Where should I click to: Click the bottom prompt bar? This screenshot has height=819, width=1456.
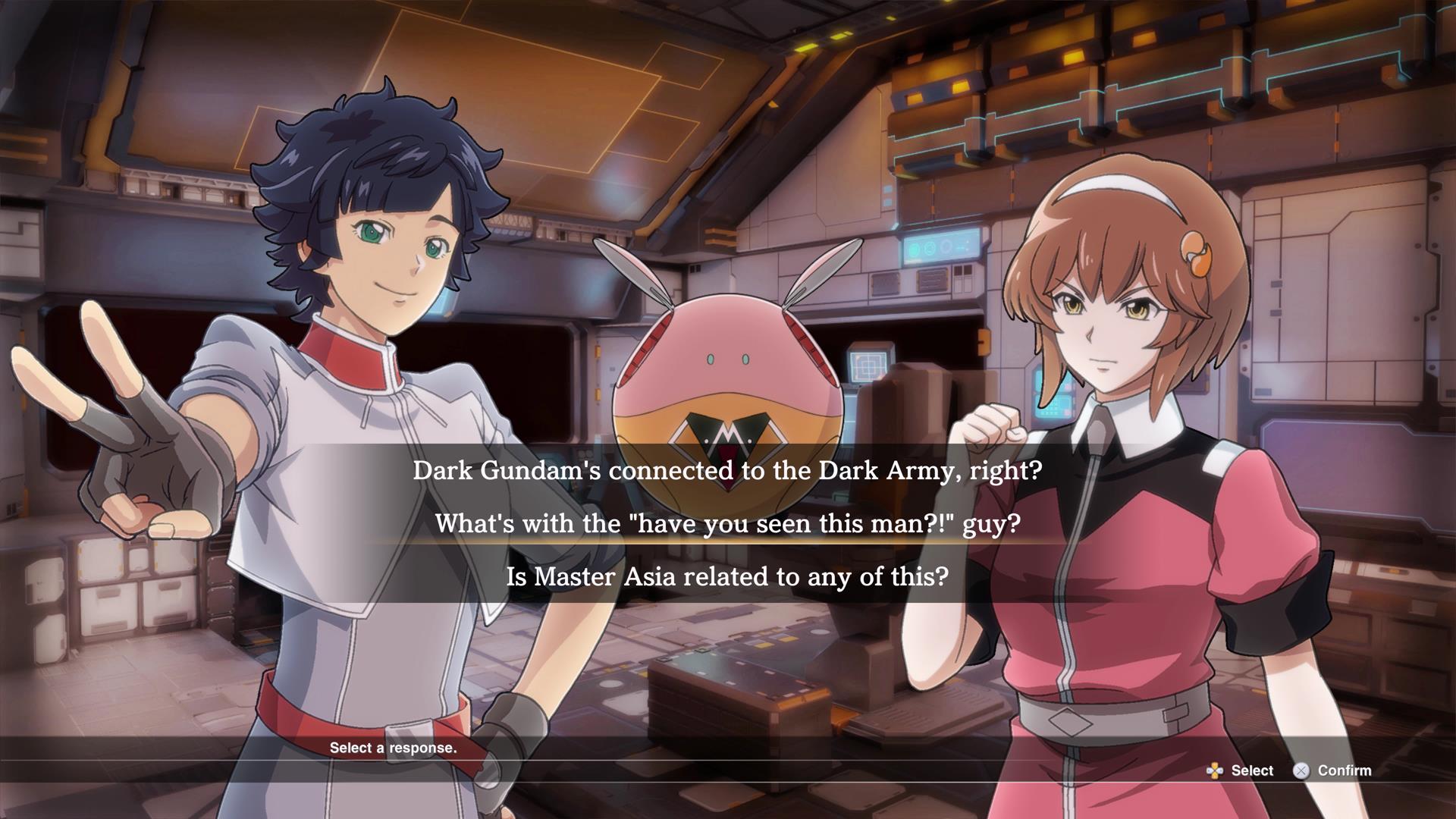click(x=728, y=770)
